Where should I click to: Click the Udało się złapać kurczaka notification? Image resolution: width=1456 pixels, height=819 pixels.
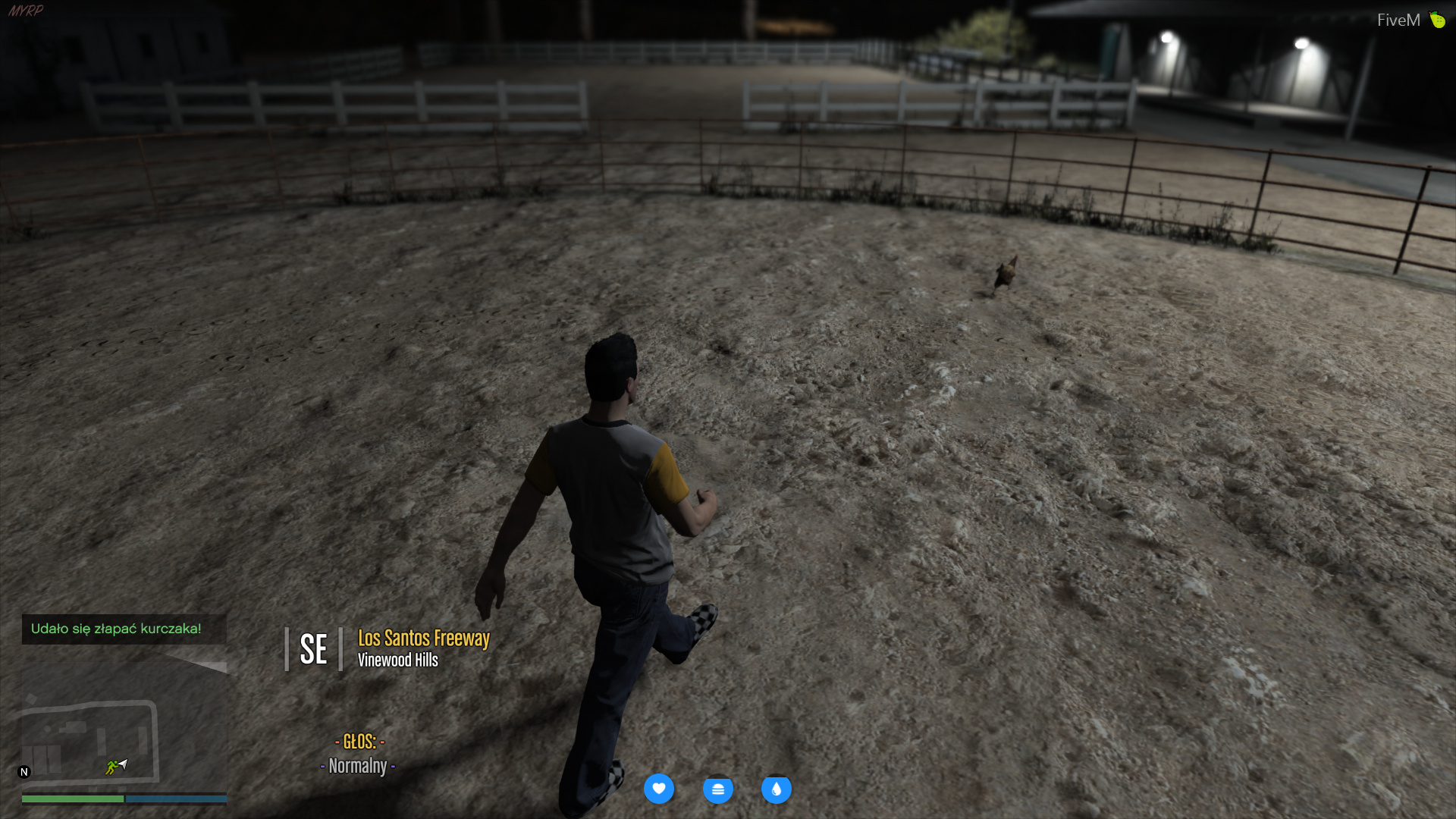(x=117, y=629)
